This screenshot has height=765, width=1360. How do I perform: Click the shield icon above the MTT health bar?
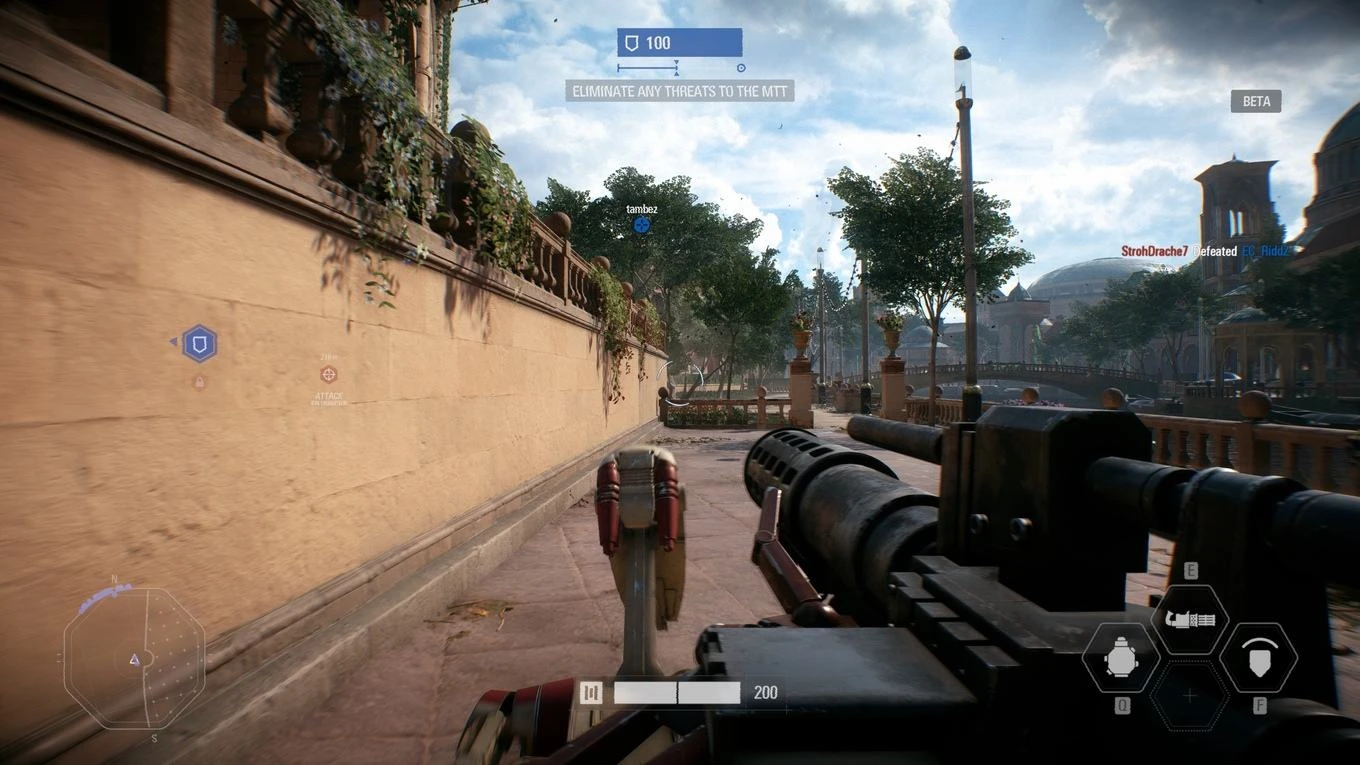point(631,42)
